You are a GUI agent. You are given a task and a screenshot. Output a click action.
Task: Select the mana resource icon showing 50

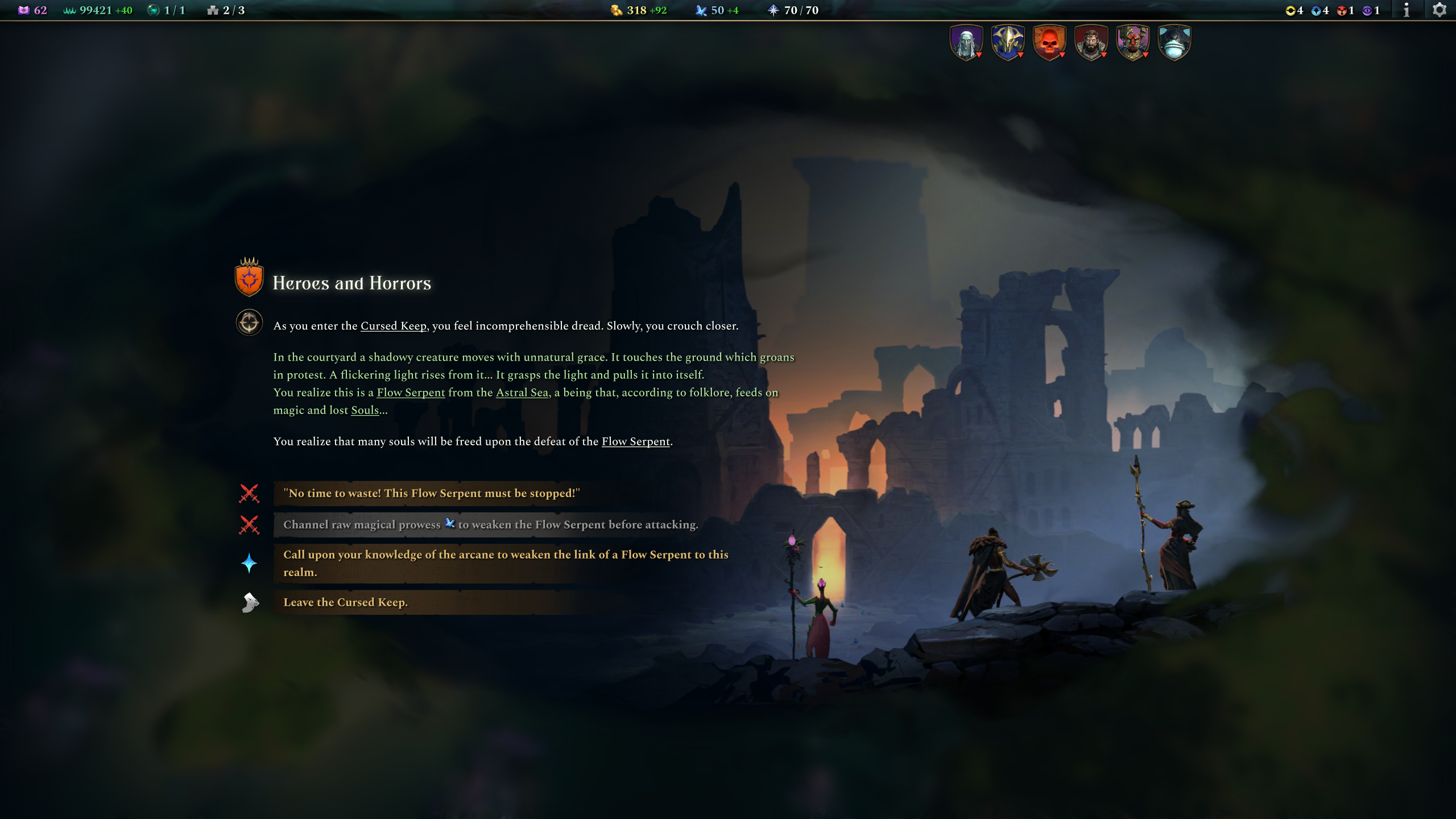700,10
